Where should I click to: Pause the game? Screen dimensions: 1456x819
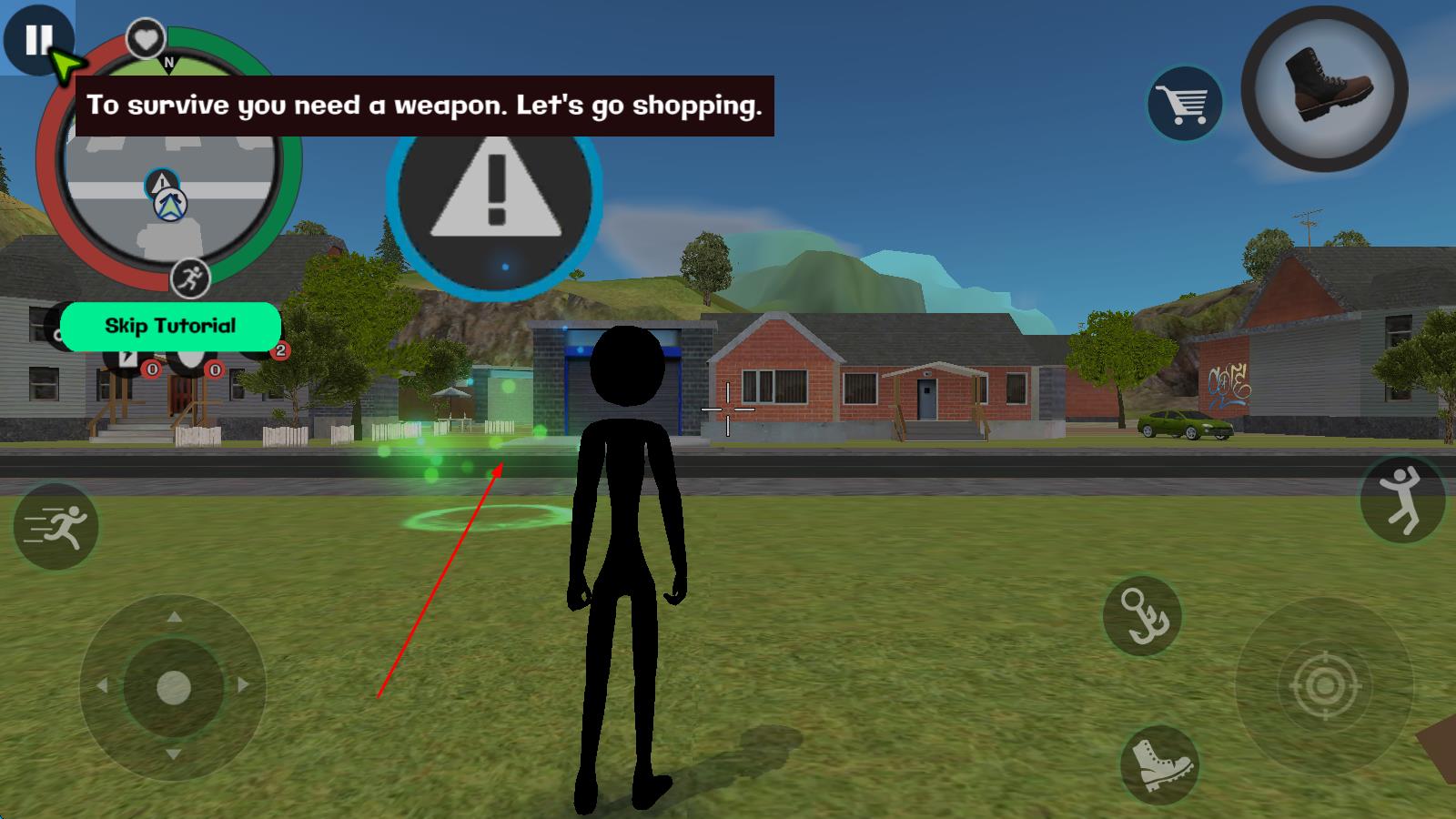tap(37, 39)
